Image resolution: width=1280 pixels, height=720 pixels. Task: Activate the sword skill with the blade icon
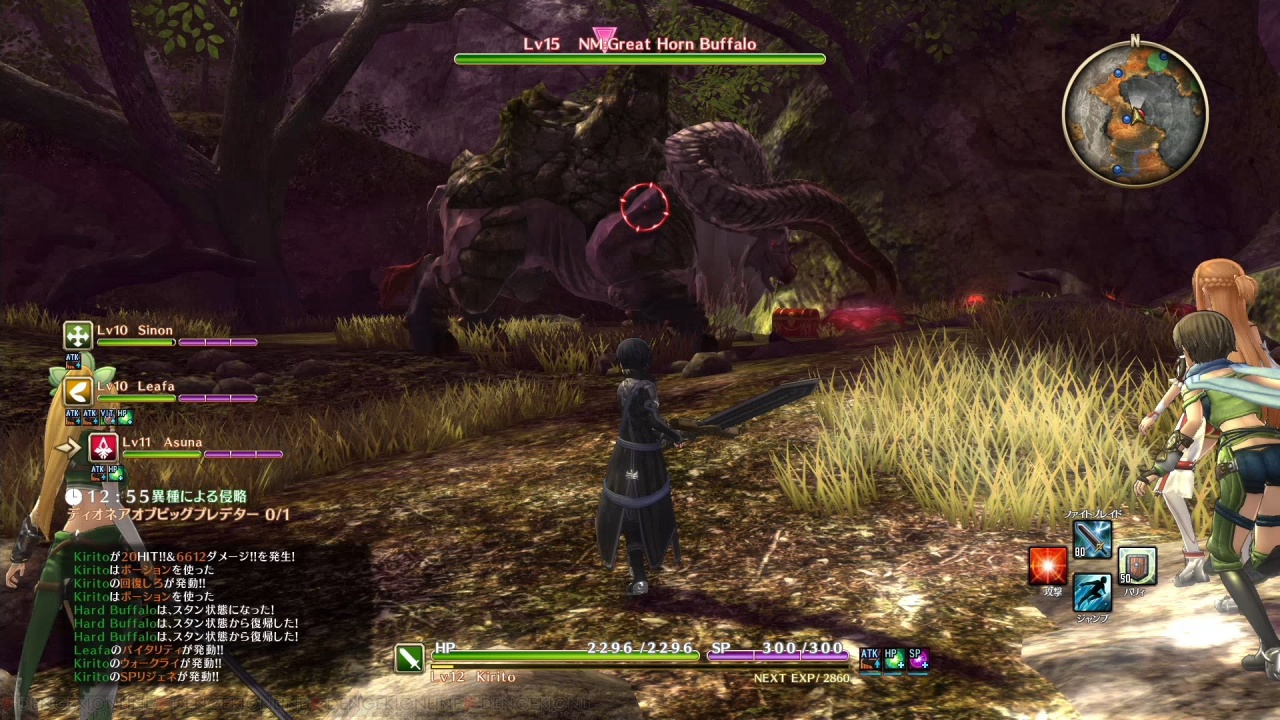(1092, 540)
